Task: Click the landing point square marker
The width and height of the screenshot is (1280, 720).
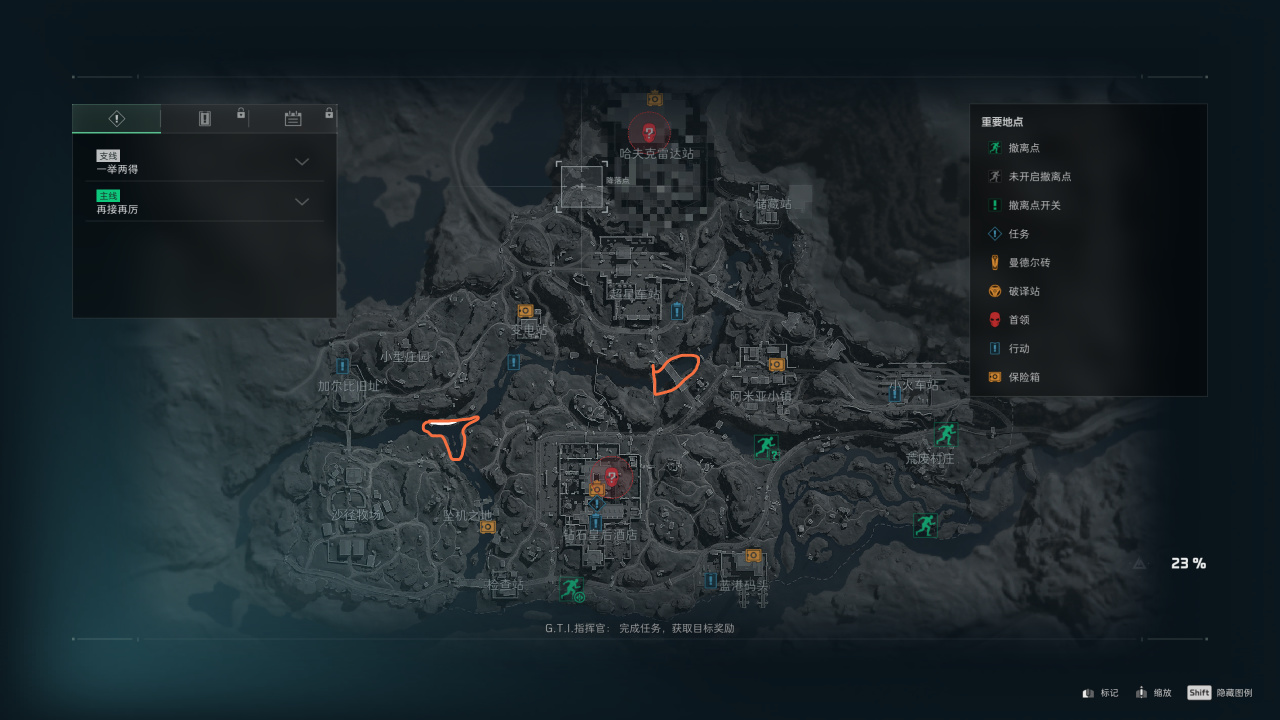Action: coord(582,187)
